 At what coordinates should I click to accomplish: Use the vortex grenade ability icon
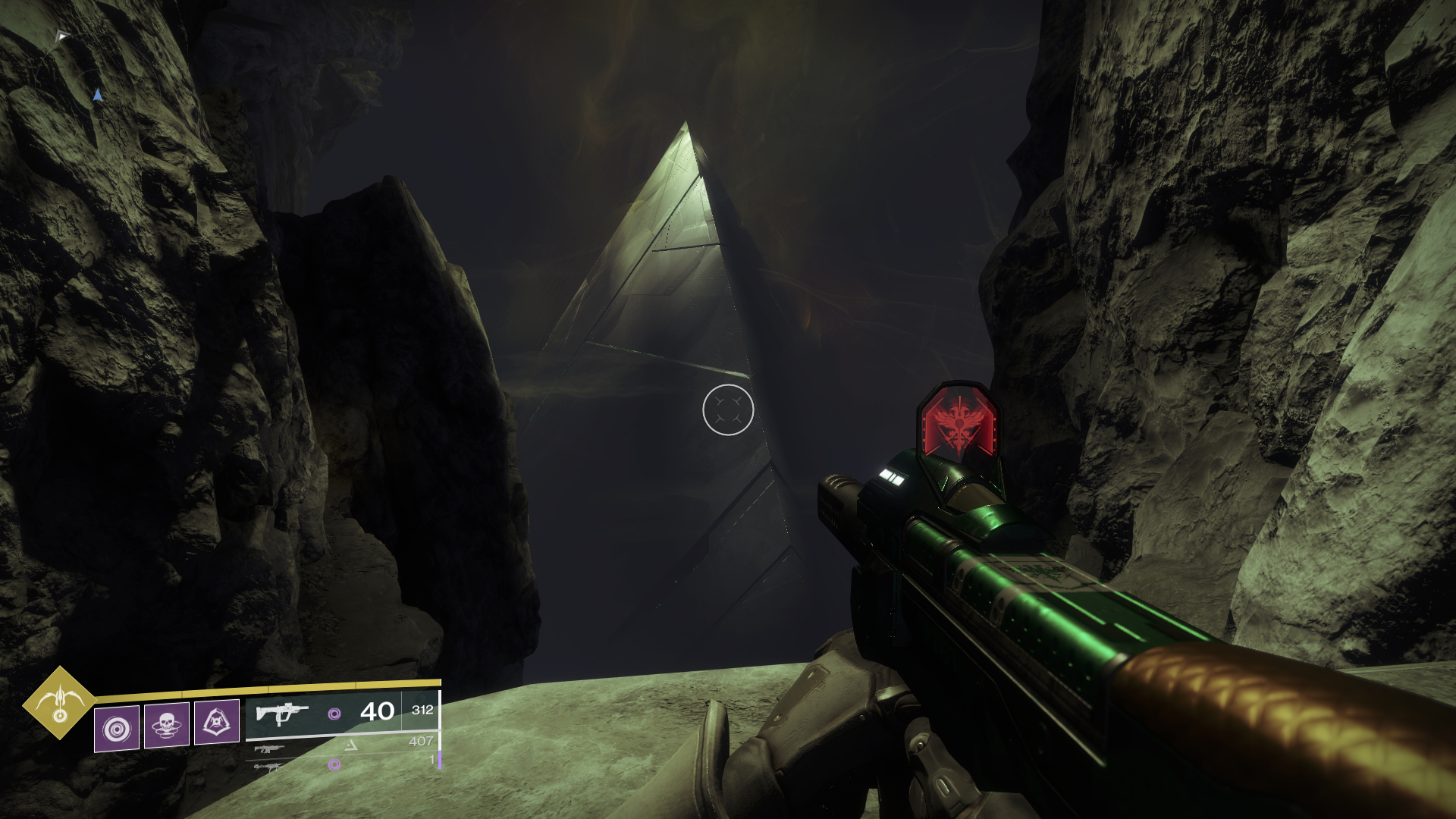tap(117, 728)
